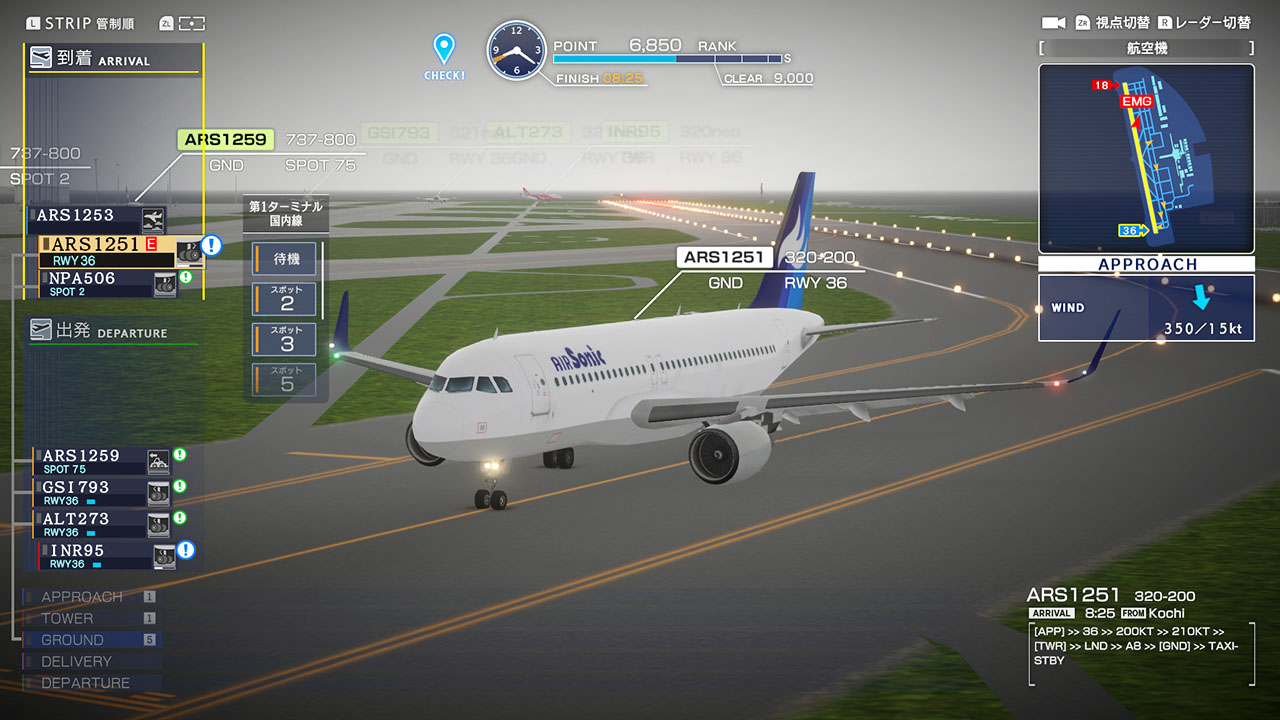Image resolution: width=1280 pixels, height=720 pixels.
Task: Assign スポット 2 to the aircraft
Action: tap(286, 299)
